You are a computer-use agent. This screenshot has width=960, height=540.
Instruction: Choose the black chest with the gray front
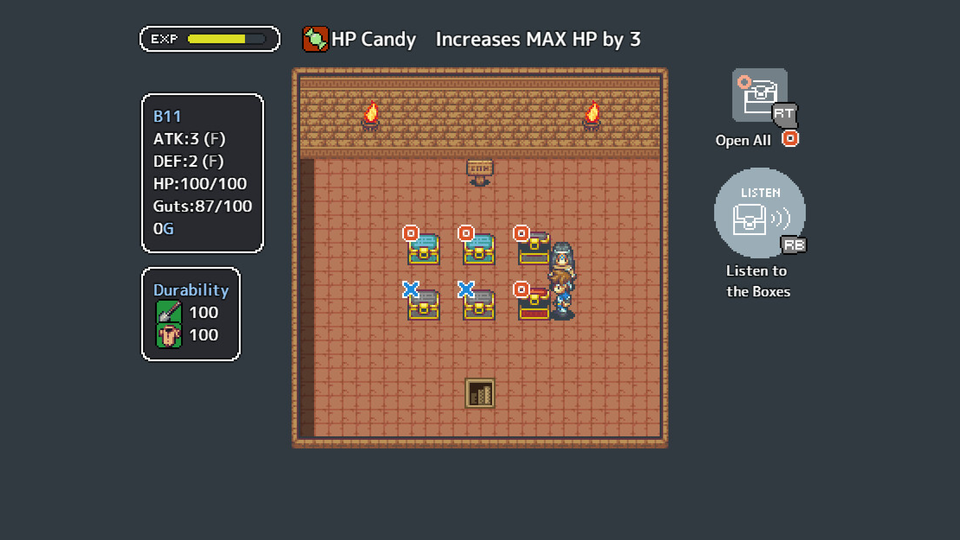click(x=534, y=248)
